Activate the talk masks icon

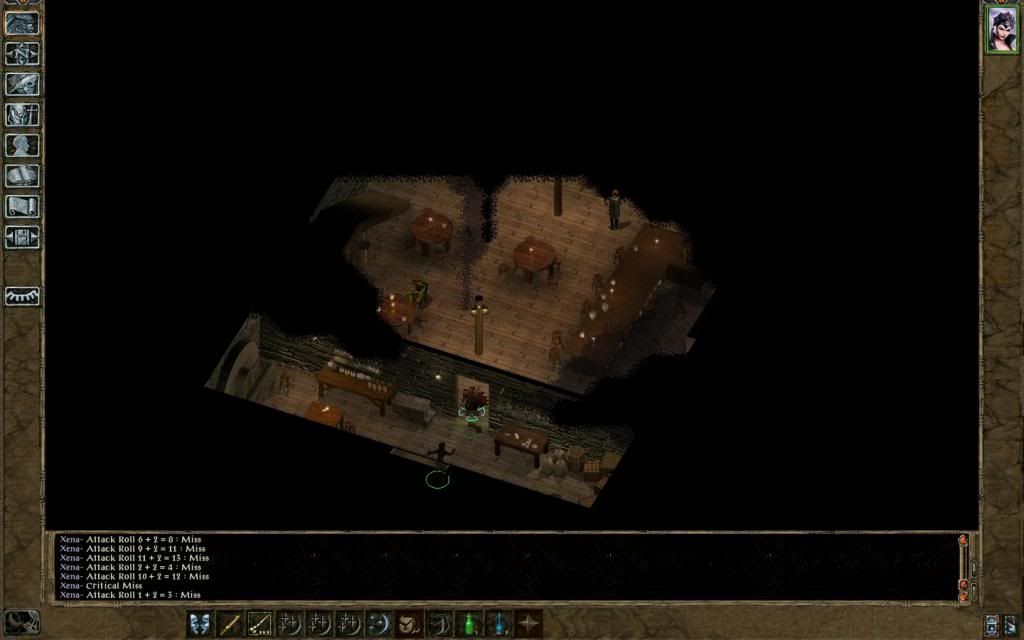point(200,624)
